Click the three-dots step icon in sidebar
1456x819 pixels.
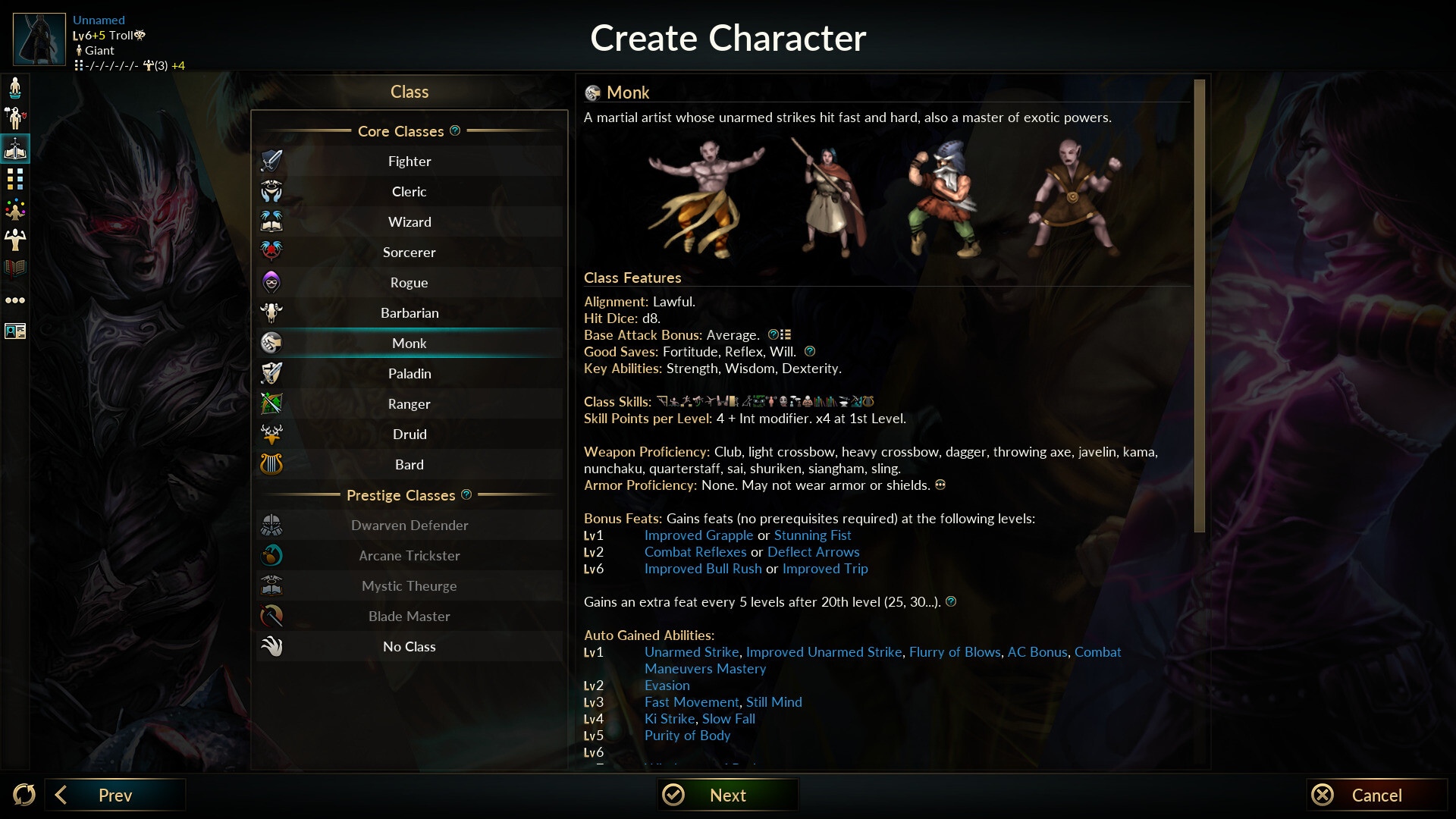pos(15,300)
